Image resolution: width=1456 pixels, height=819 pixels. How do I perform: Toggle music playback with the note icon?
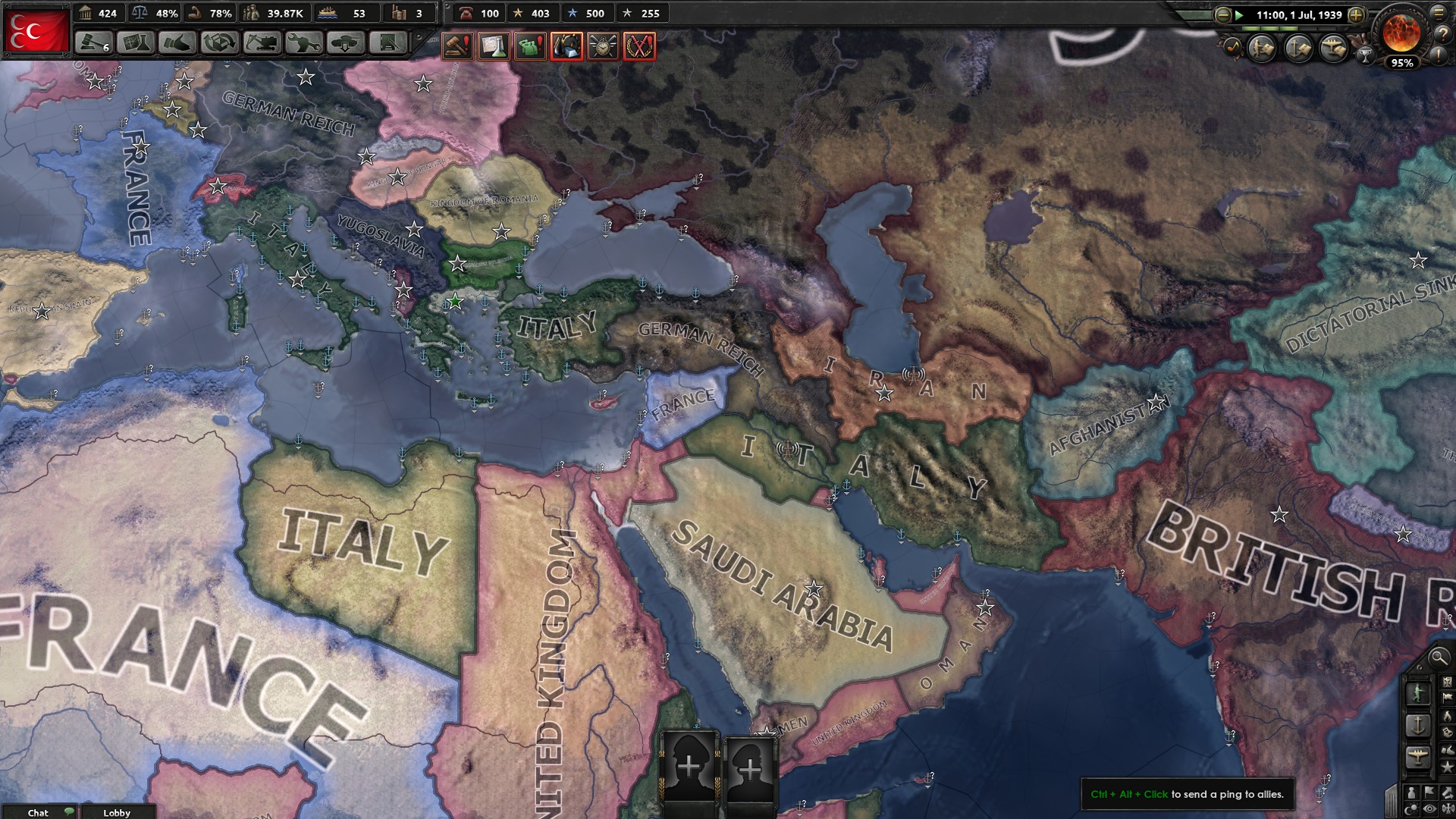(x=1235, y=45)
